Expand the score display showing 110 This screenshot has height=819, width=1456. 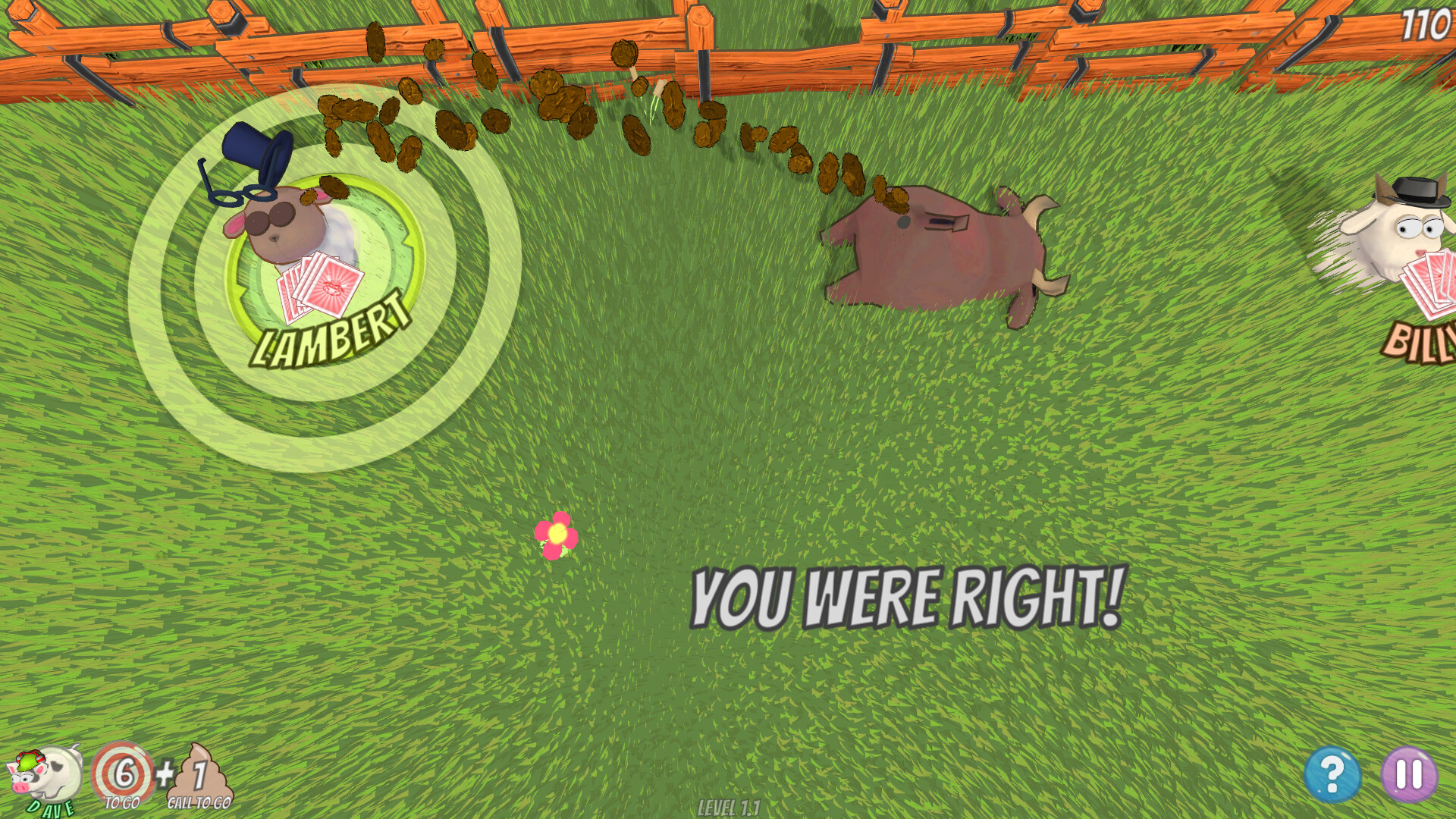(1431, 23)
